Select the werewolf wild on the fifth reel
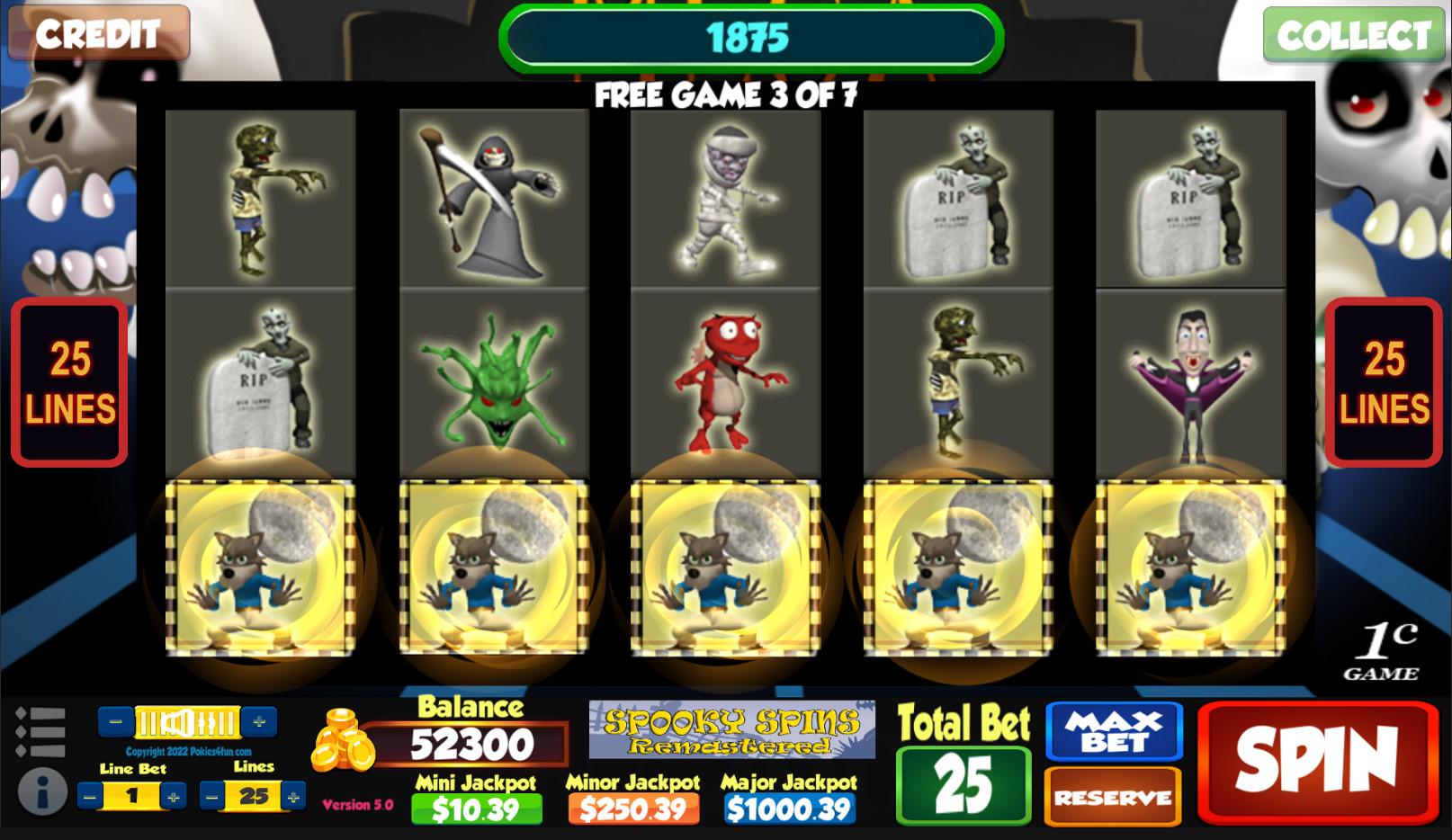The width and height of the screenshot is (1452, 840). pyautogui.click(x=1188, y=567)
